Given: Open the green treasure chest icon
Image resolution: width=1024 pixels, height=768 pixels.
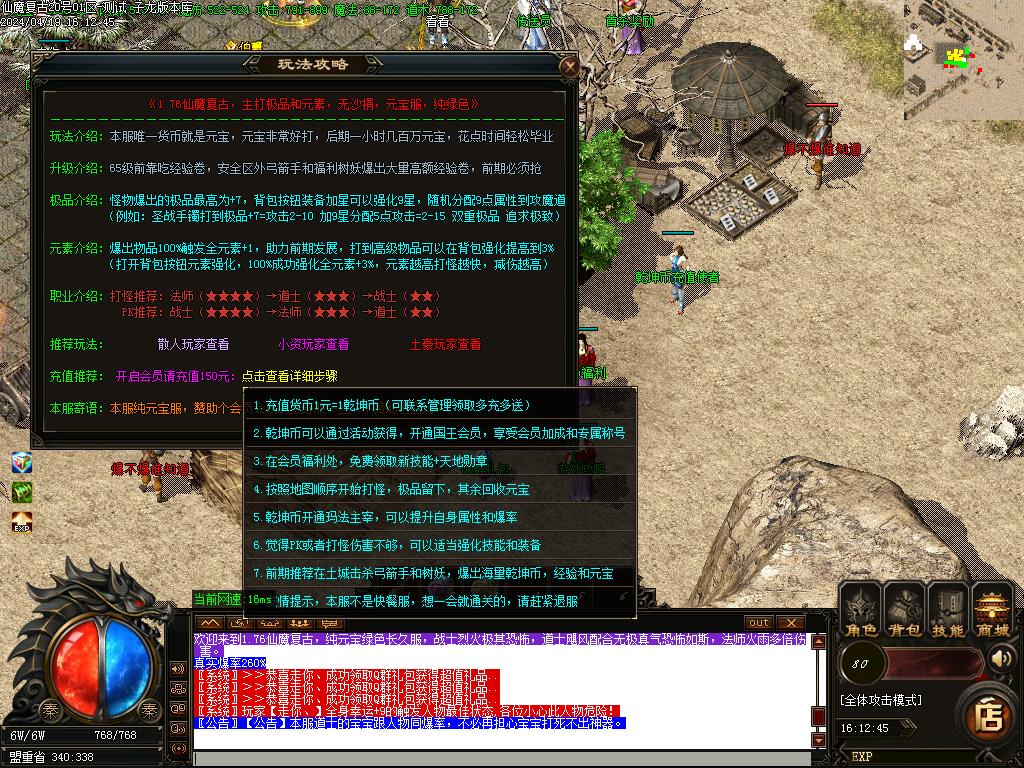Looking at the screenshot, I should pyautogui.click(x=22, y=492).
